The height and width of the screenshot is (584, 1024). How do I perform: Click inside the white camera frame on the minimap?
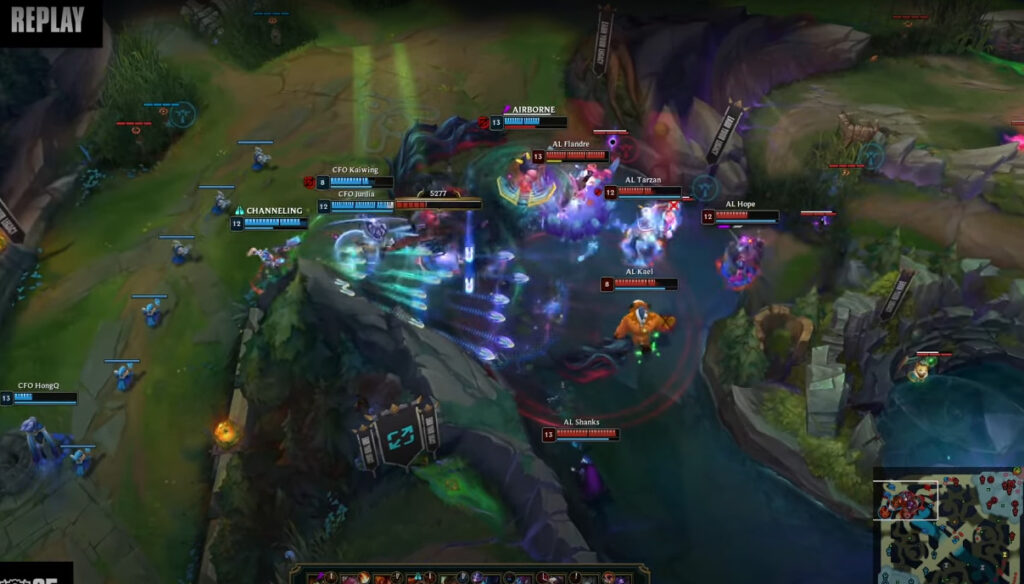coord(907,499)
